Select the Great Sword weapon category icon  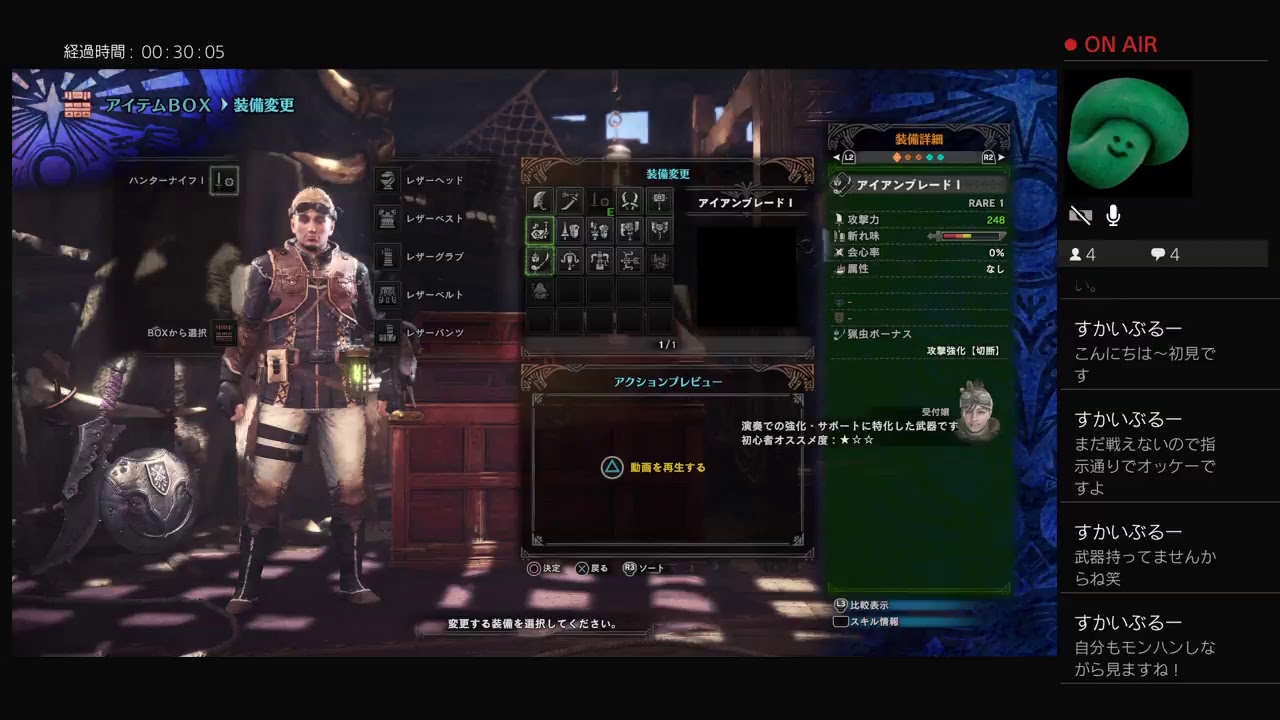coord(540,199)
